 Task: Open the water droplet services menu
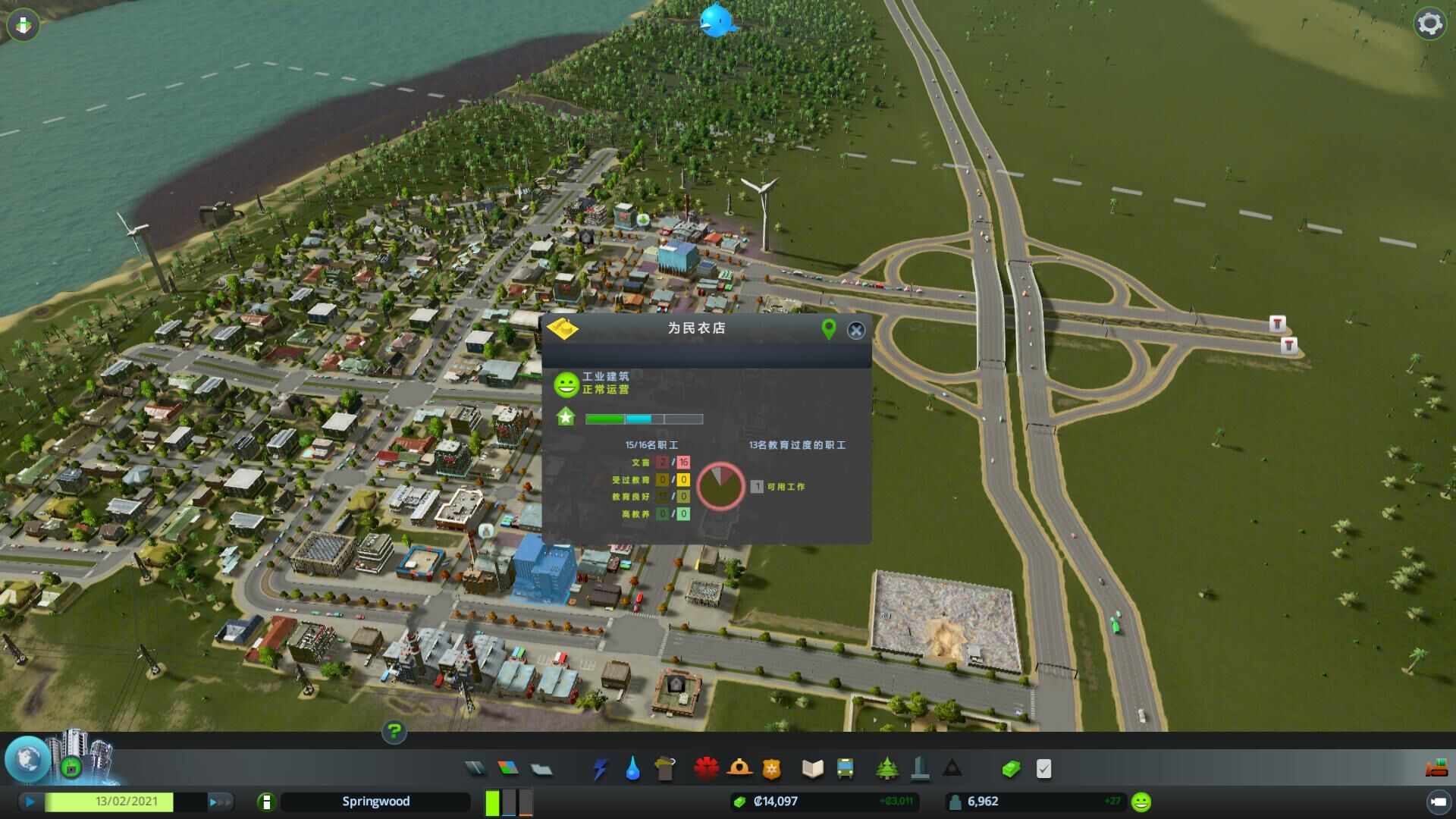click(632, 769)
